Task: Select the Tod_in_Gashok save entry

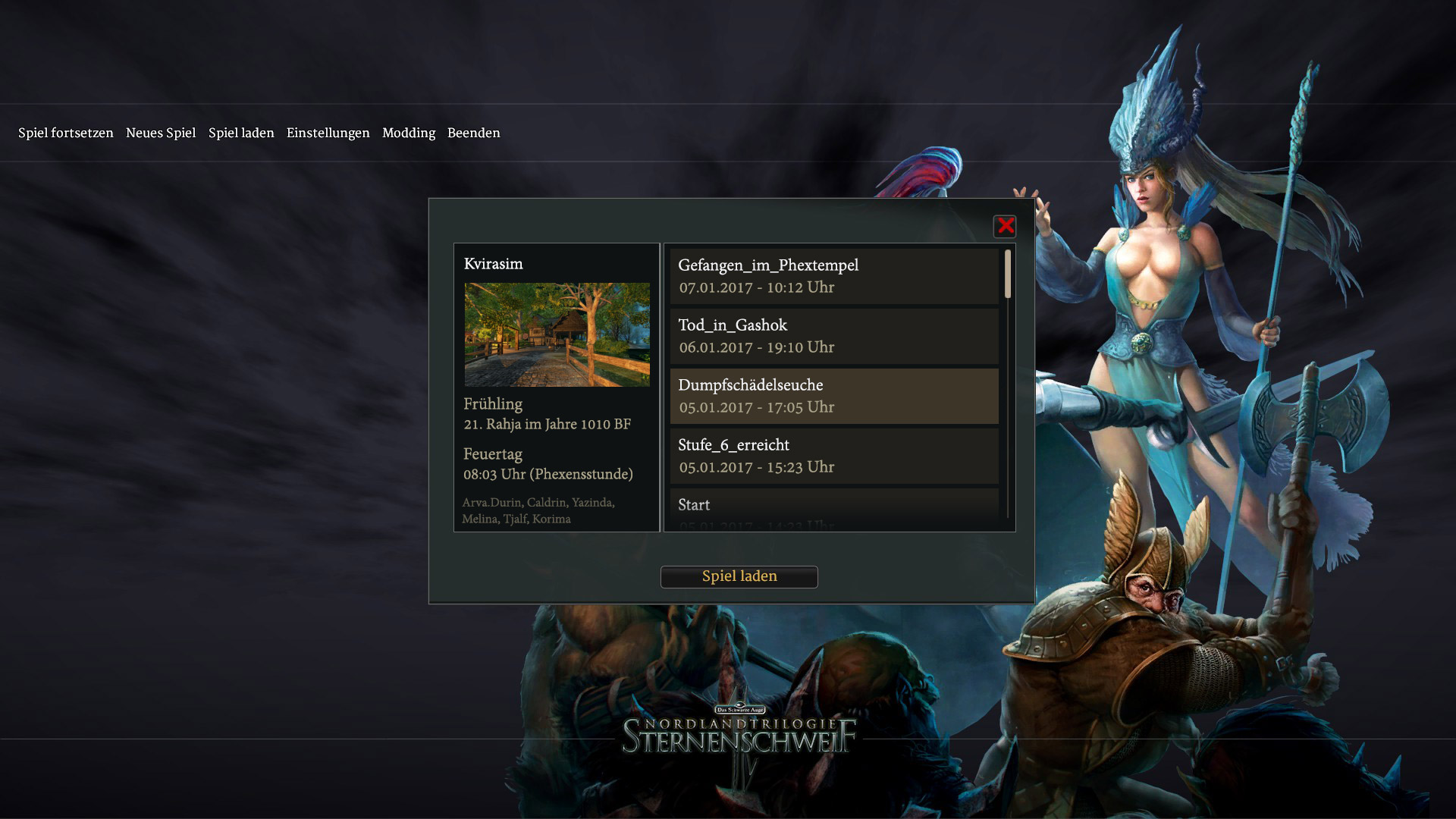Action: pyautogui.click(x=834, y=336)
